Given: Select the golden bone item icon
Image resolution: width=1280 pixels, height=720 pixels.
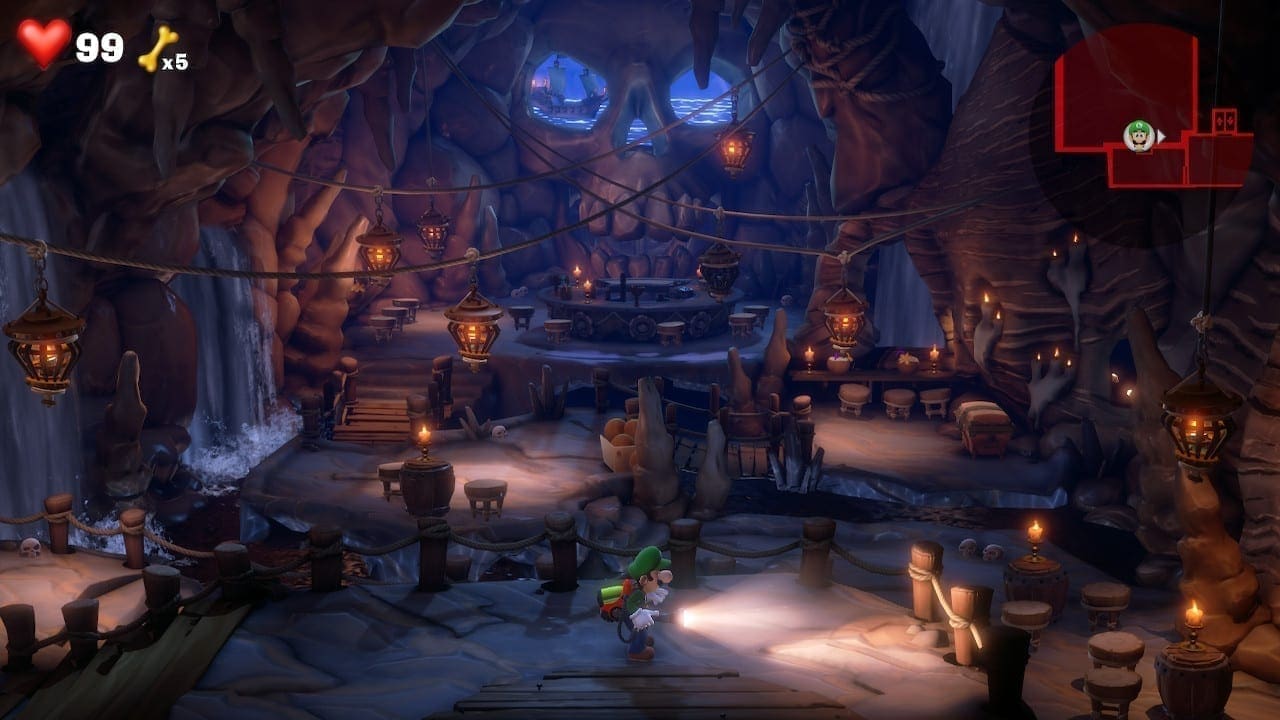Looking at the screenshot, I should tap(157, 48).
